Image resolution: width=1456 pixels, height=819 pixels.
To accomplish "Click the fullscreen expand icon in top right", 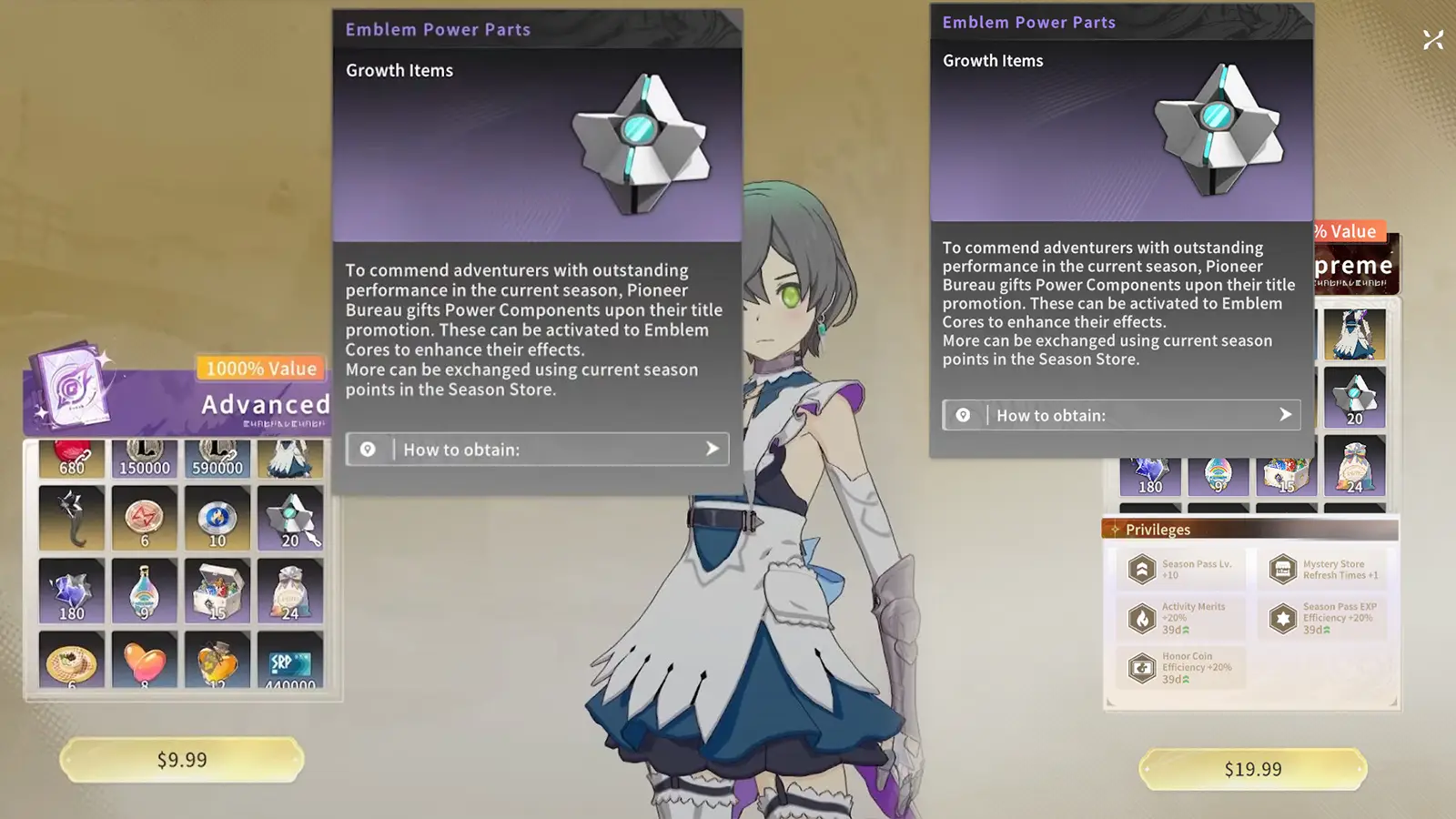I will [1433, 39].
